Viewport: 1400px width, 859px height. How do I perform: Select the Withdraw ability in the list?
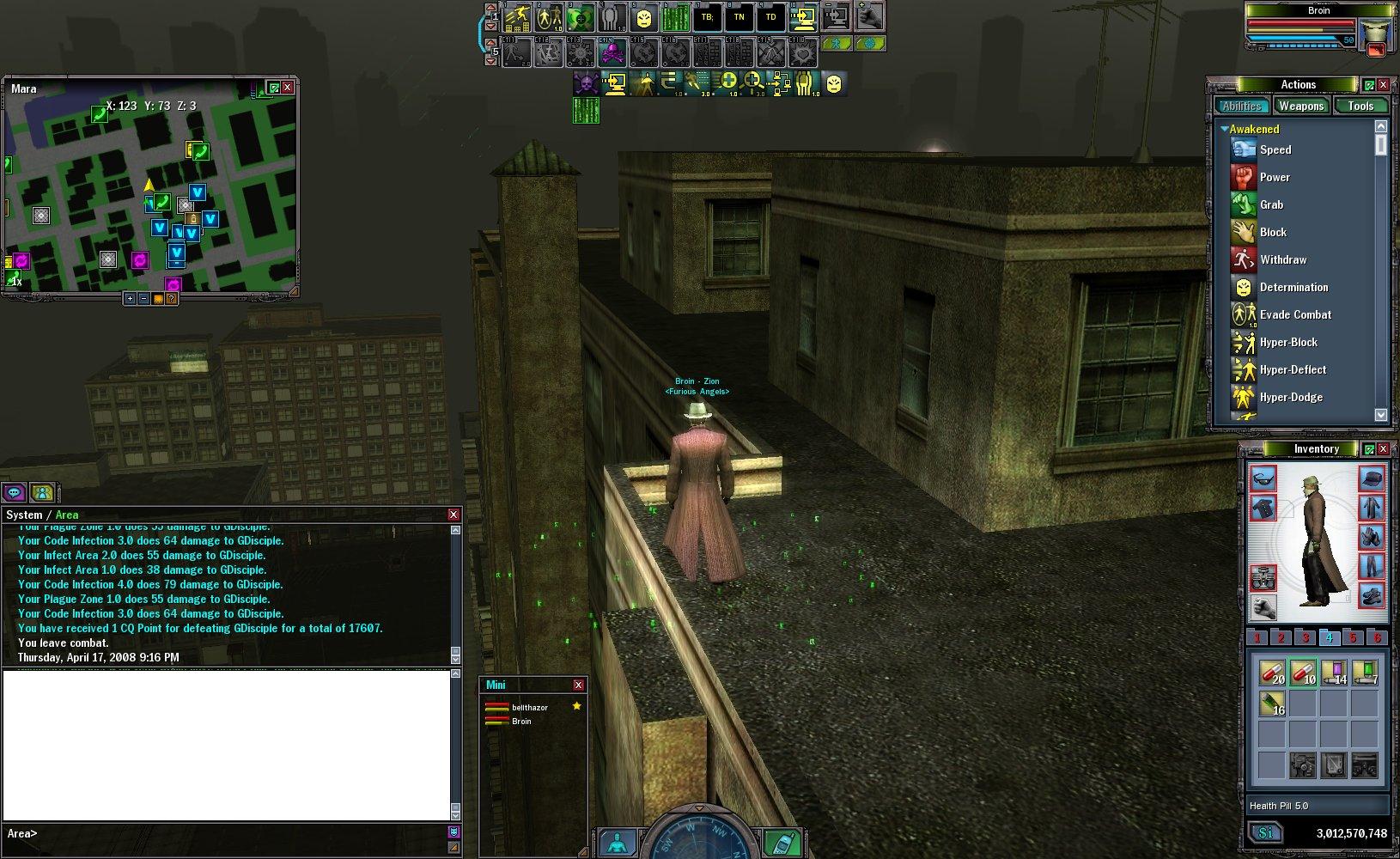1282,259
